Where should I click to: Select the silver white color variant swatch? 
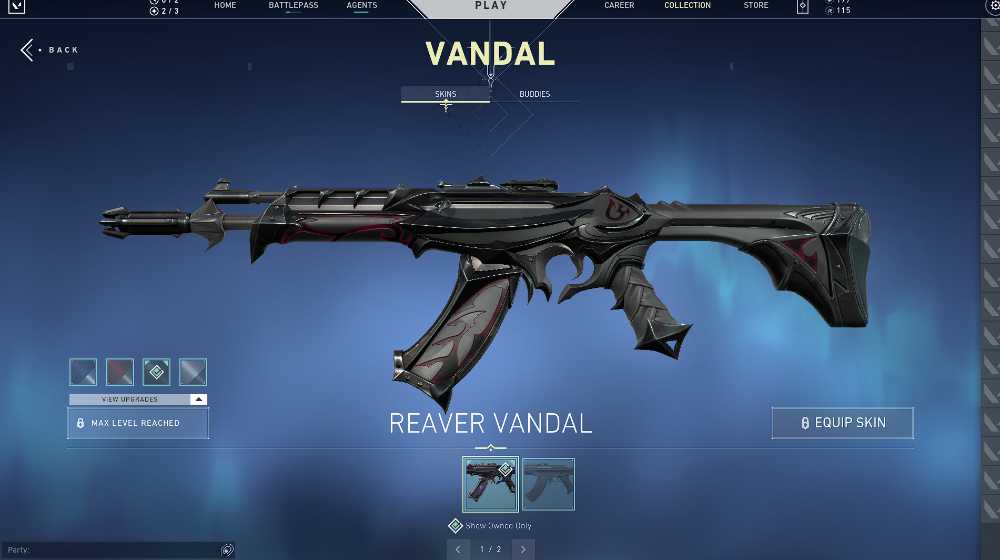click(x=193, y=372)
